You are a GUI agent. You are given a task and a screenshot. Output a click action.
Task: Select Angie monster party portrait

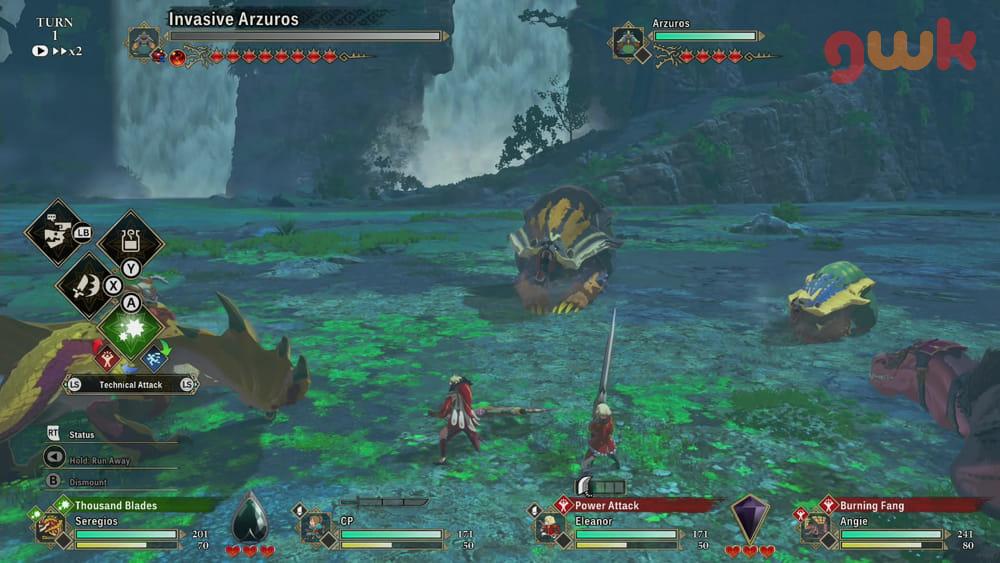coord(814,527)
